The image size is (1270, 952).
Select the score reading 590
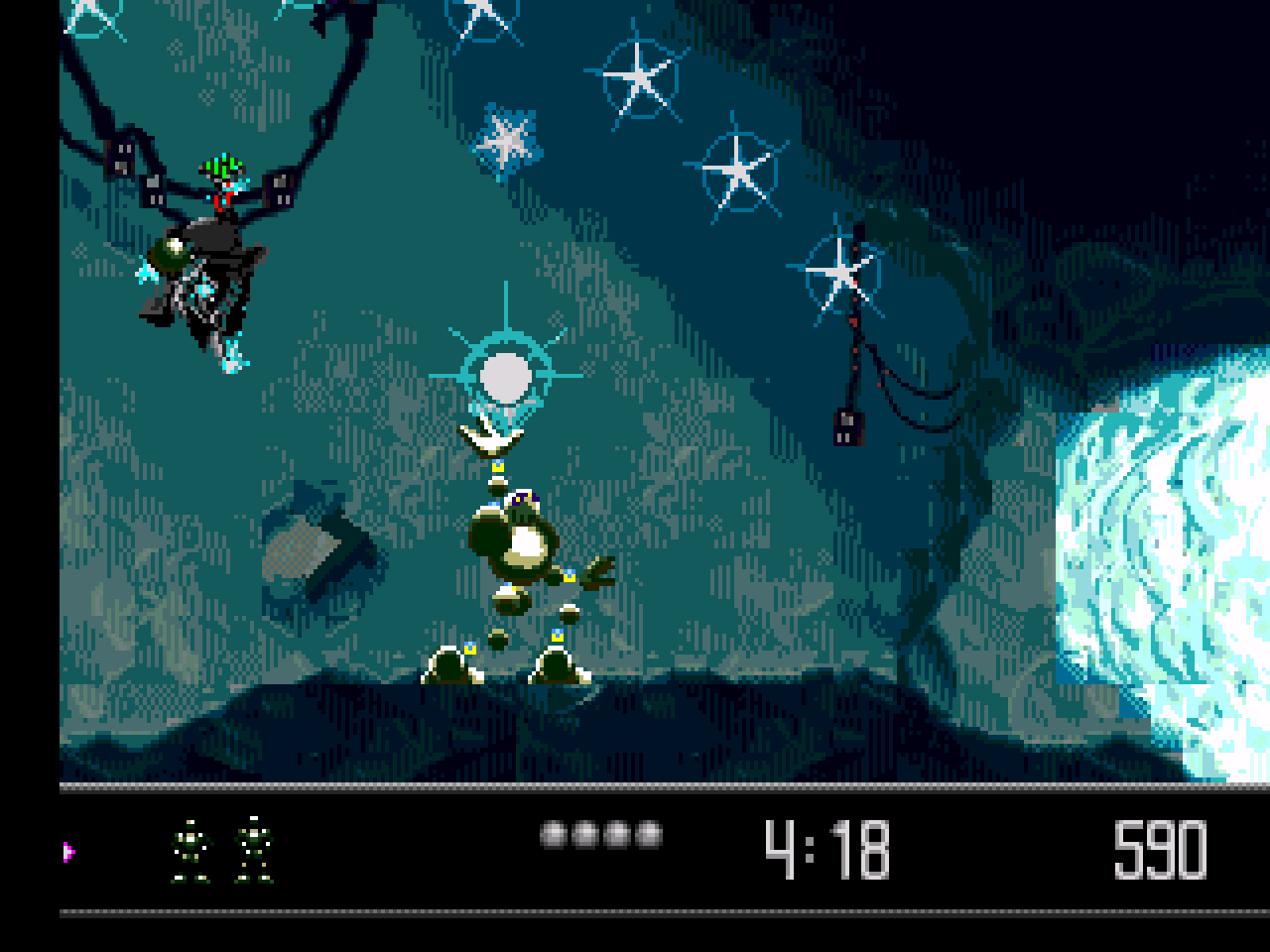[x=1159, y=848]
